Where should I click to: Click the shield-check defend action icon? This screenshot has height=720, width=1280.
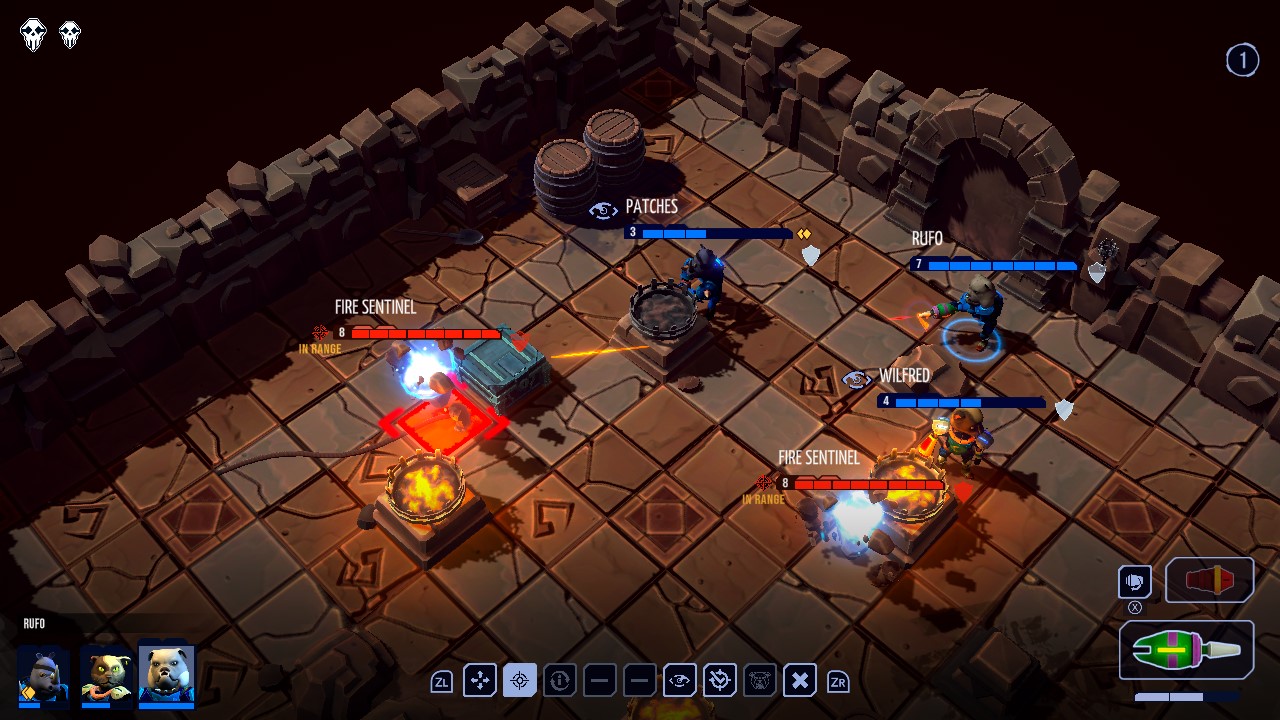click(719, 681)
